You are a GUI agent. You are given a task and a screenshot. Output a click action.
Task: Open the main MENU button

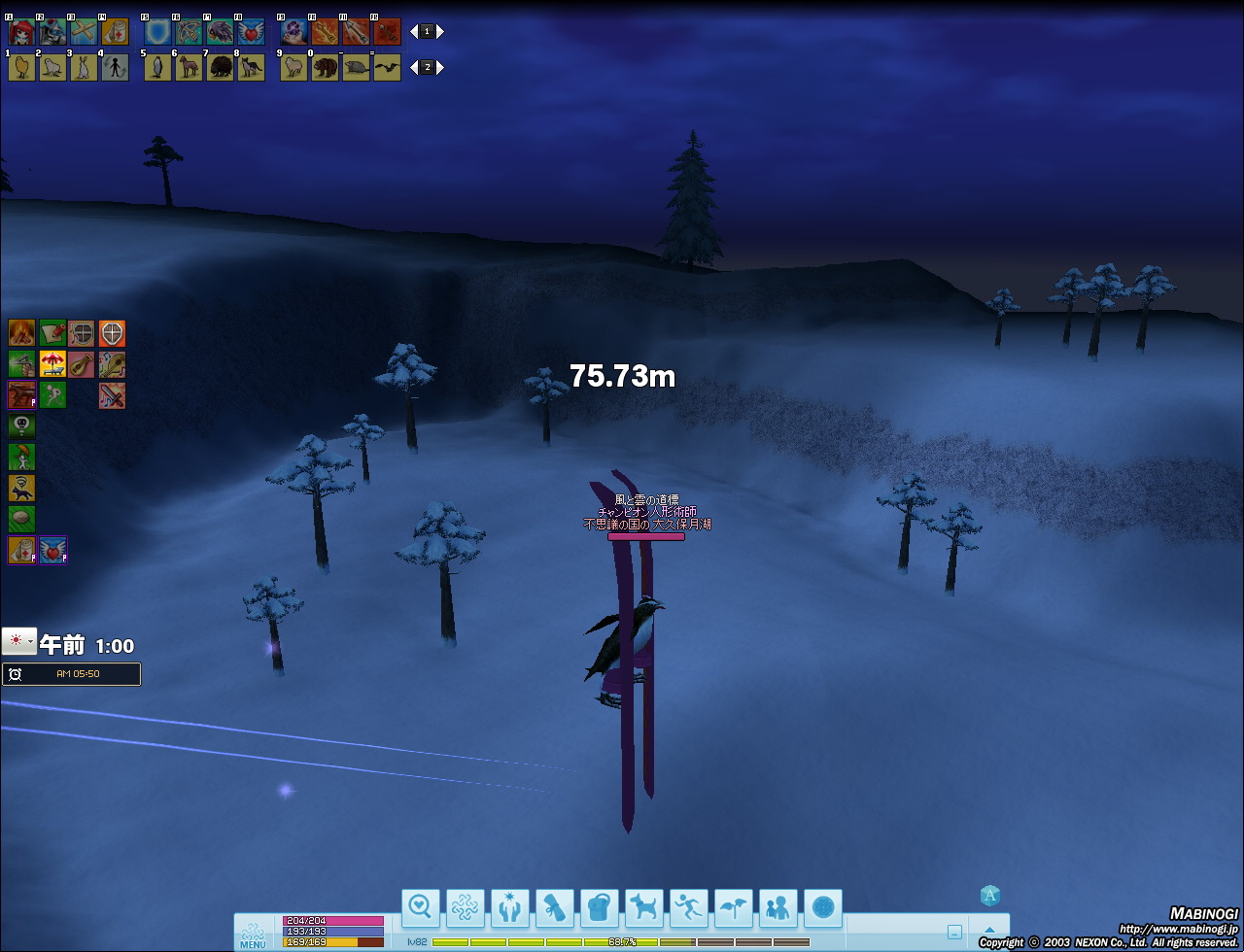252,934
